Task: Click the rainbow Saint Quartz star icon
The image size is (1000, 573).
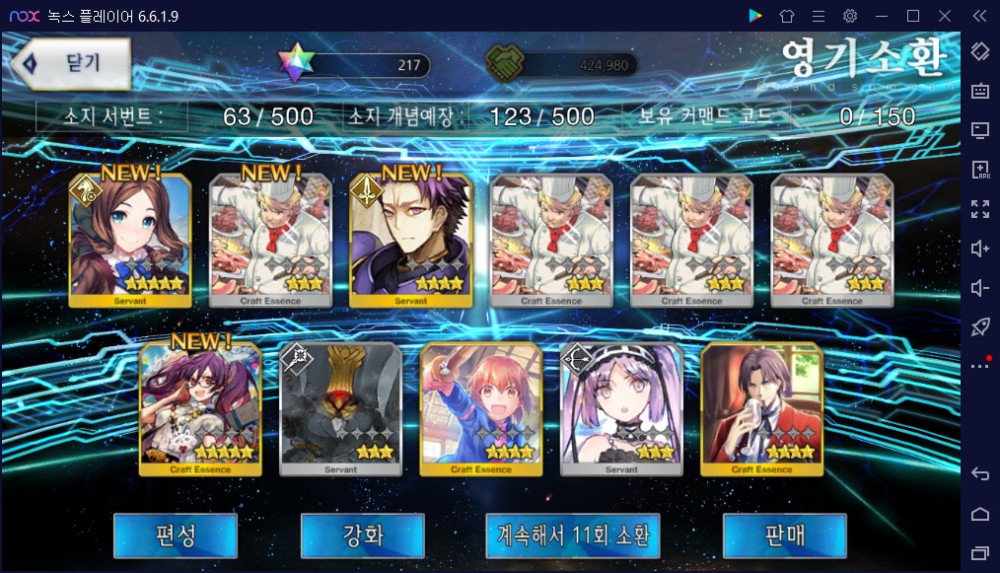Action: (295, 63)
